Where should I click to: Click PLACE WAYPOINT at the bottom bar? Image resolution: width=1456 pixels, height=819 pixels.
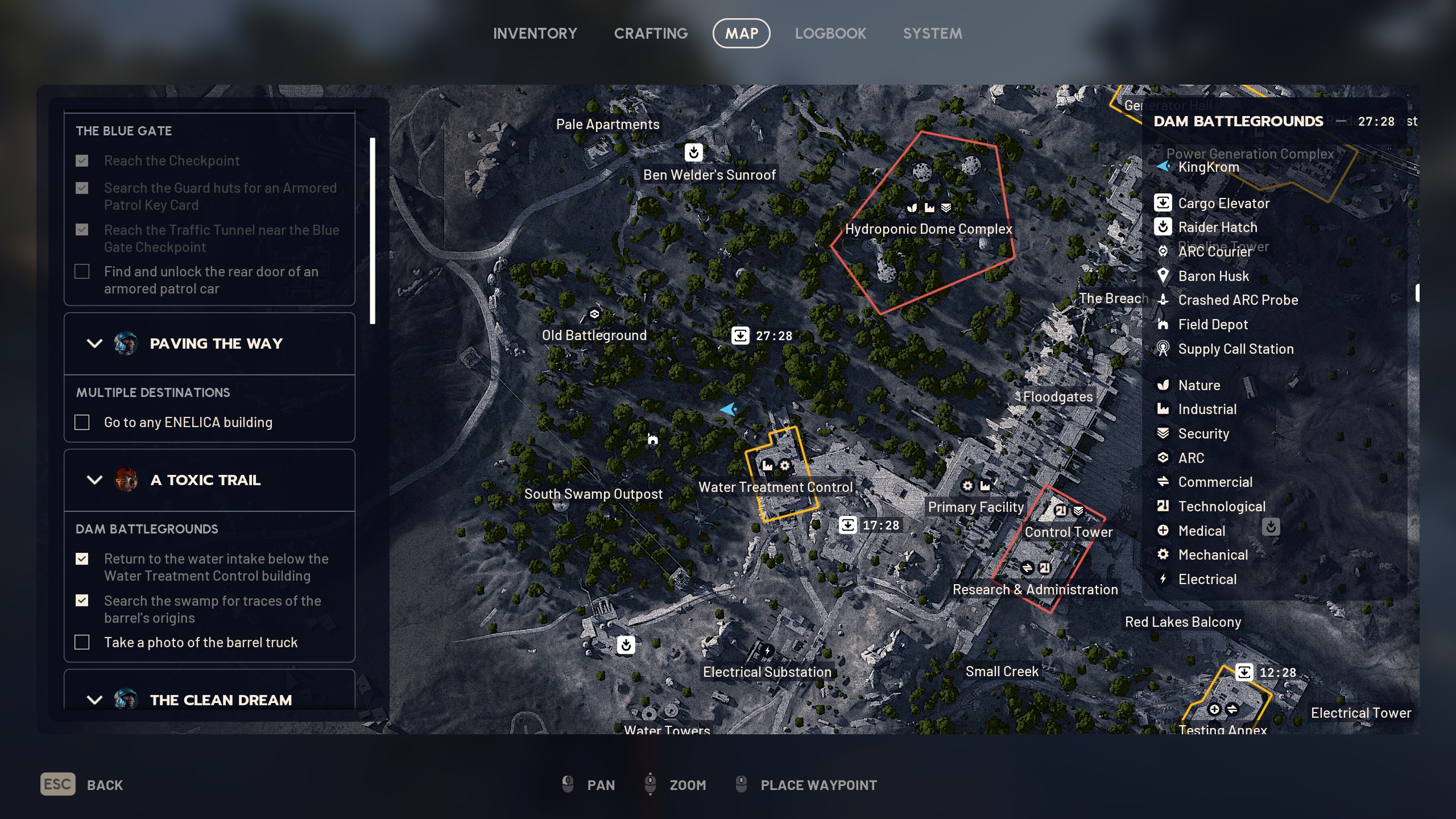pyautogui.click(x=818, y=785)
